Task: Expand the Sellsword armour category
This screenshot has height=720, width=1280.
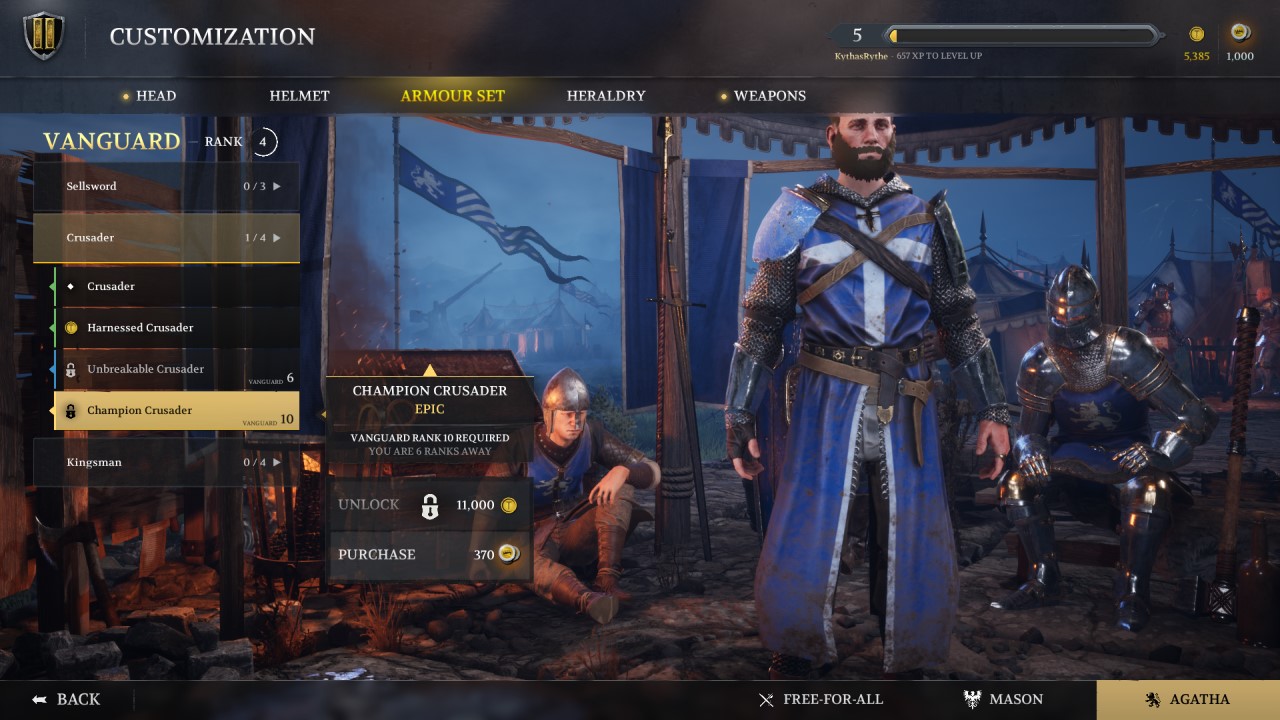Action: pyautogui.click(x=166, y=186)
